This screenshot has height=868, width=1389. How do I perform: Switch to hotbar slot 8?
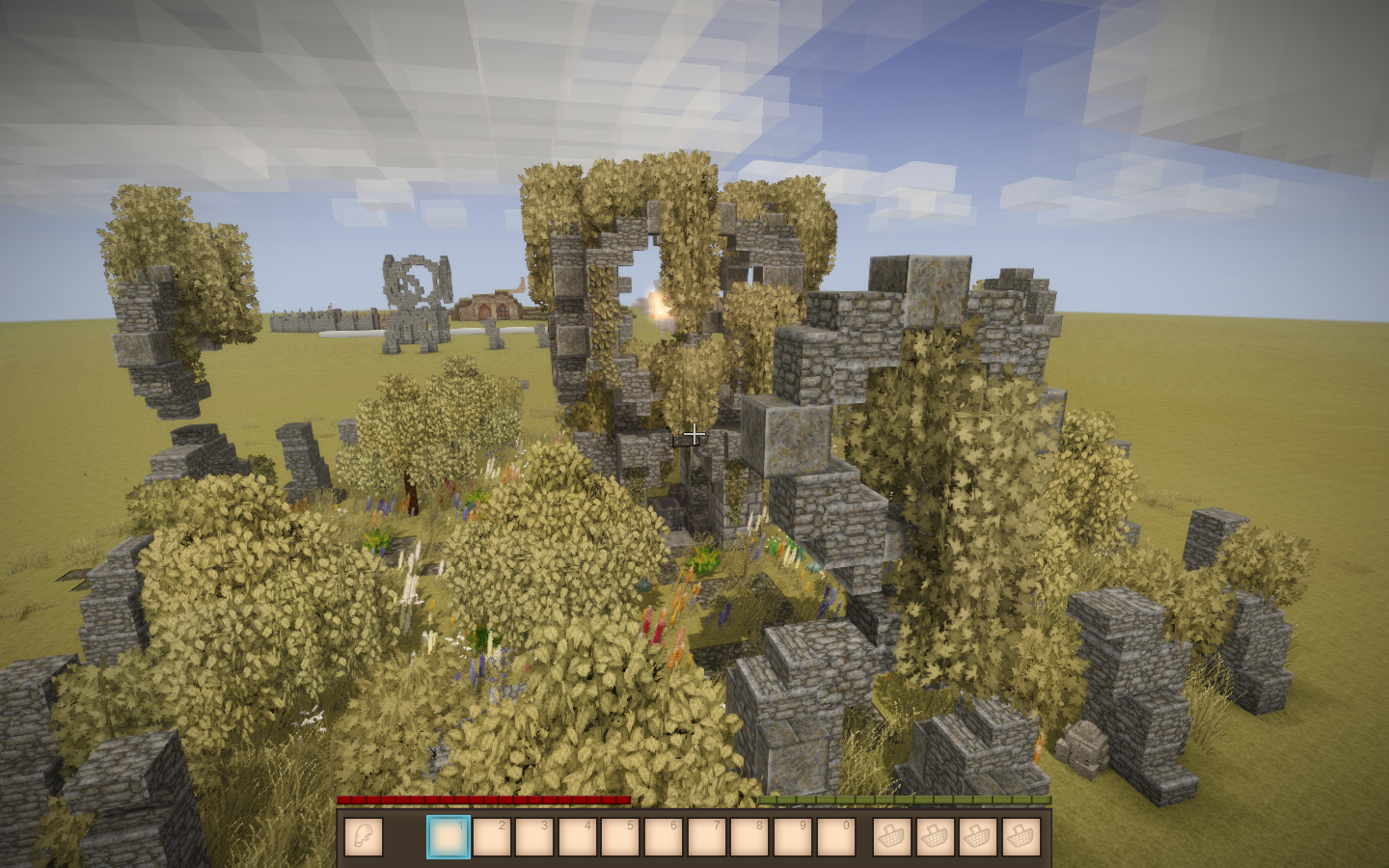pyautogui.click(x=749, y=837)
